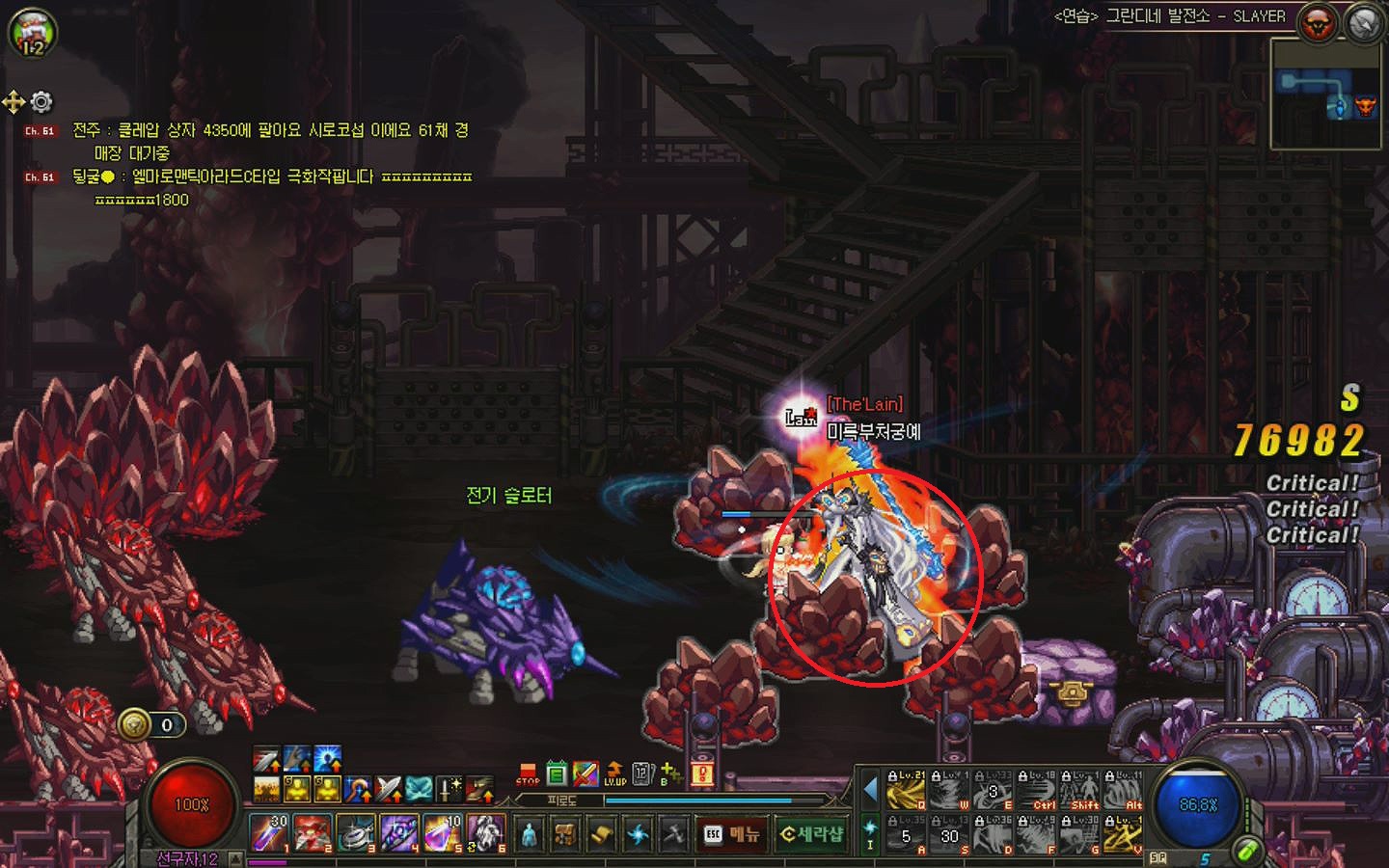This screenshot has height=868, width=1389.
Task: Activate the yellow skill on V
Action: (1124, 834)
